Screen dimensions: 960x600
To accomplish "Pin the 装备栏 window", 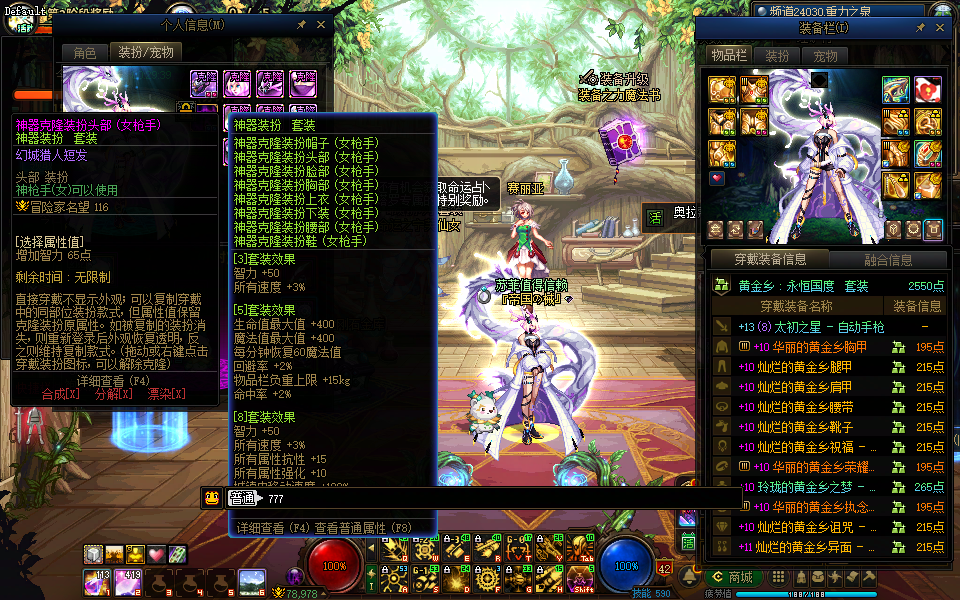I will 921,29.
